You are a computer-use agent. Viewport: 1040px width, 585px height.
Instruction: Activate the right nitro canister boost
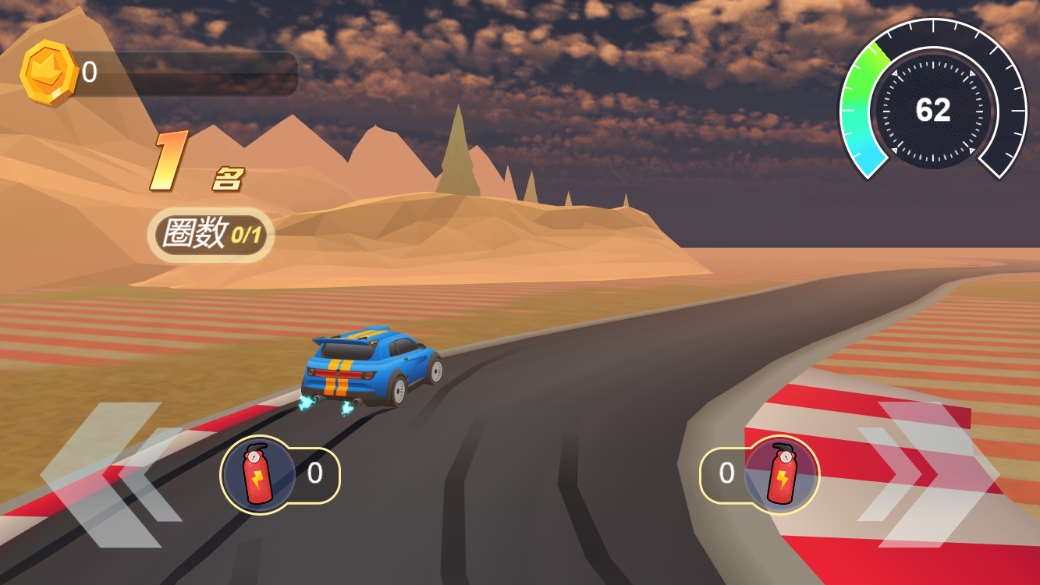[x=781, y=474]
